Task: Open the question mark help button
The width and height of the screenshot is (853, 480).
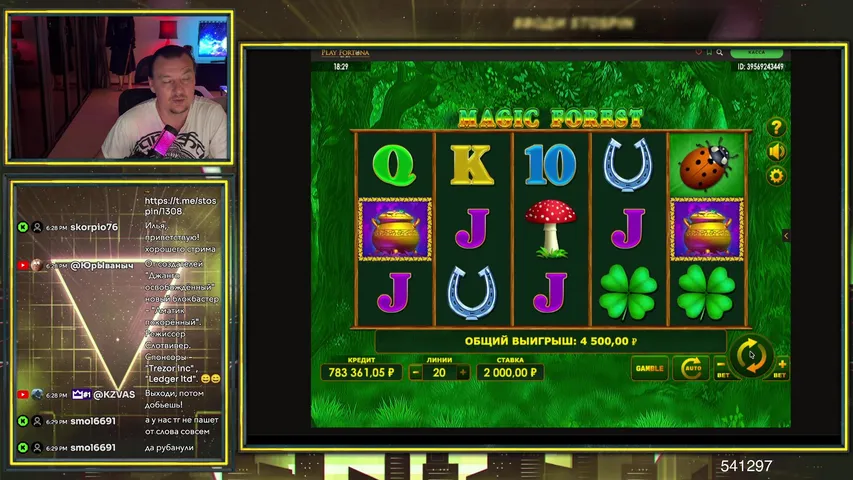Action: point(776,128)
